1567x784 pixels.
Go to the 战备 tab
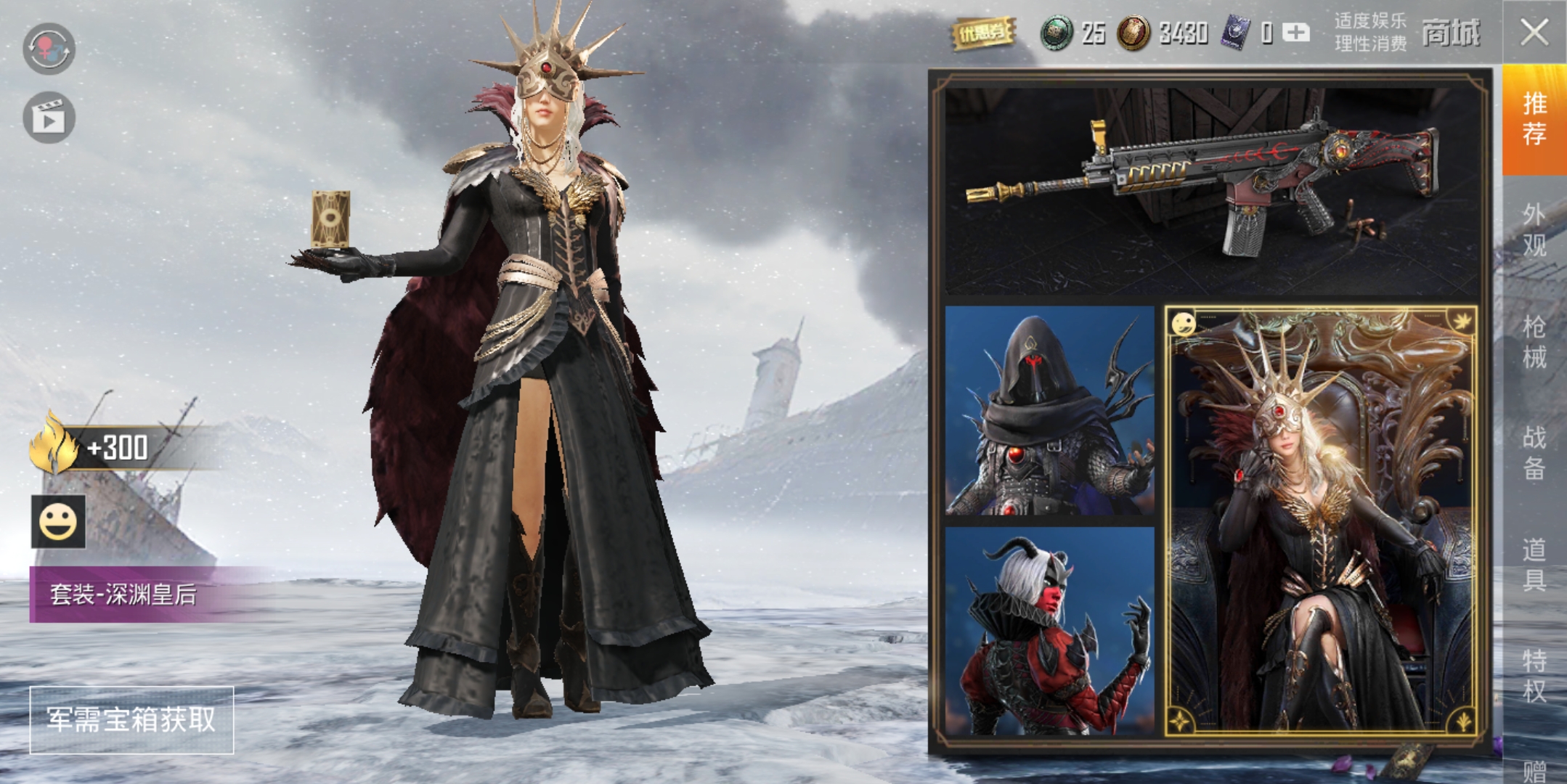1534,453
